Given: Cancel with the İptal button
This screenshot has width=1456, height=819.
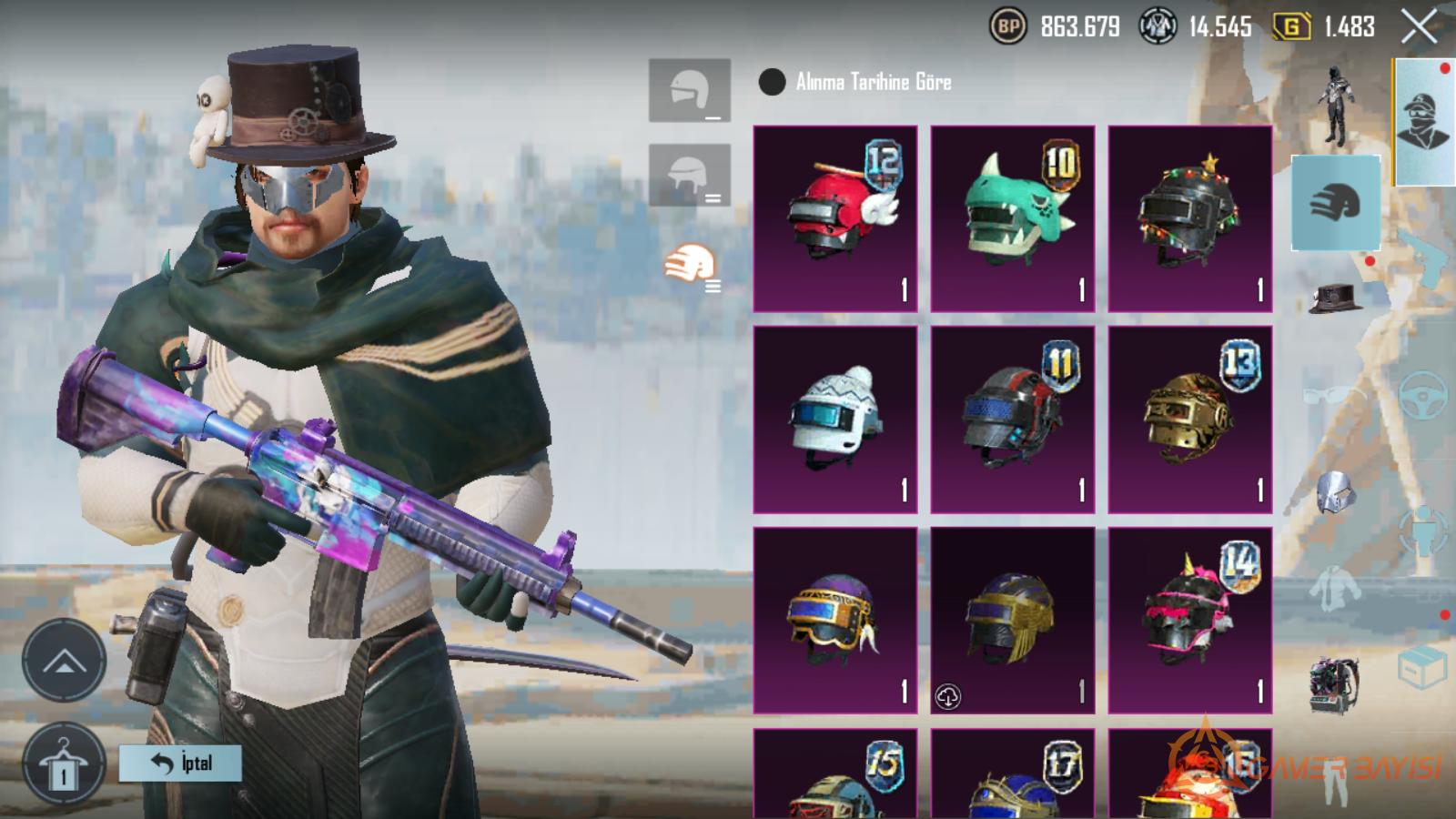Looking at the screenshot, I should (180, 763).
